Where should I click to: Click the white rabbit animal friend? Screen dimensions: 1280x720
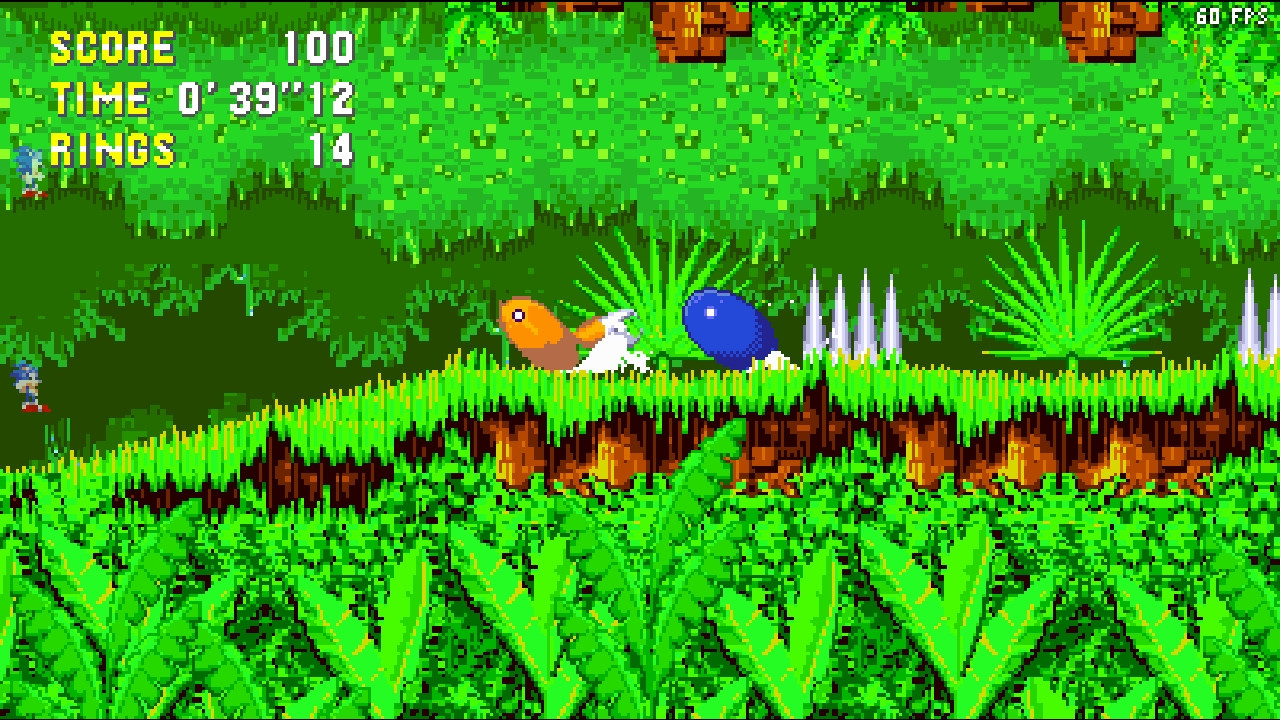click(615, 340)
